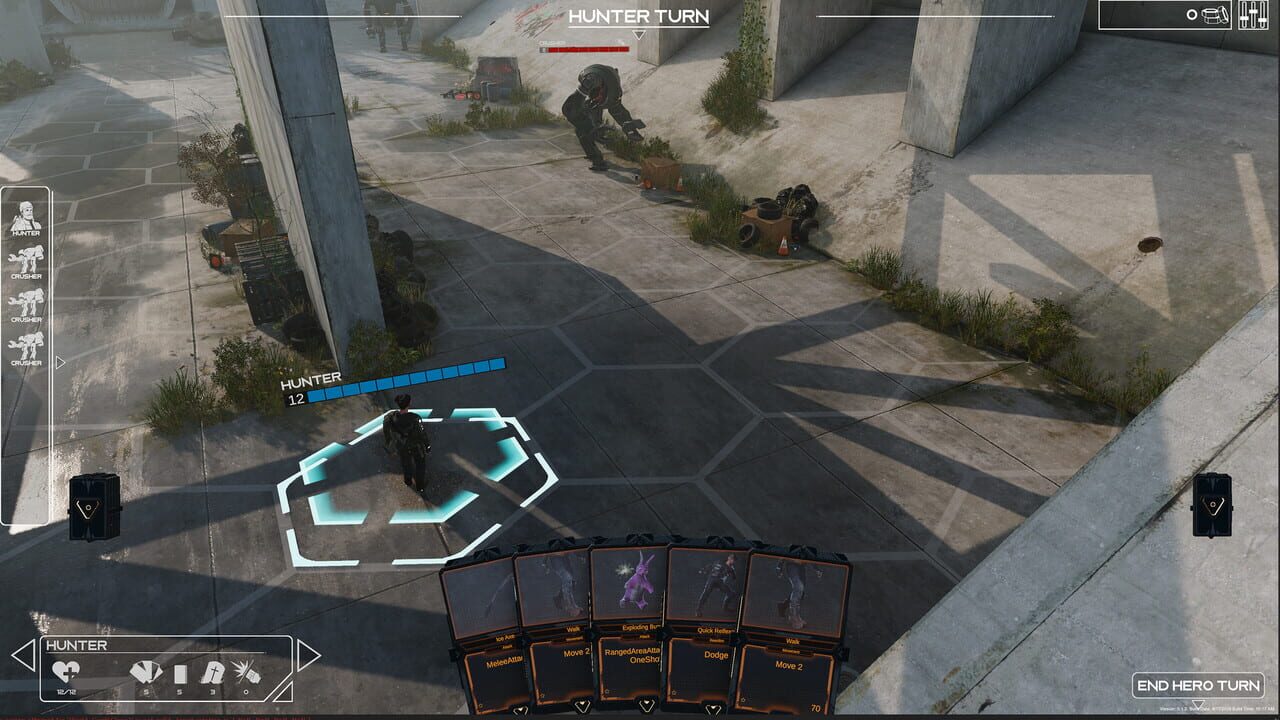This screenshot has height=720, width=1280.
Task: Click the fanned cards icon in Hunter stats
Action: click(145, 673)
